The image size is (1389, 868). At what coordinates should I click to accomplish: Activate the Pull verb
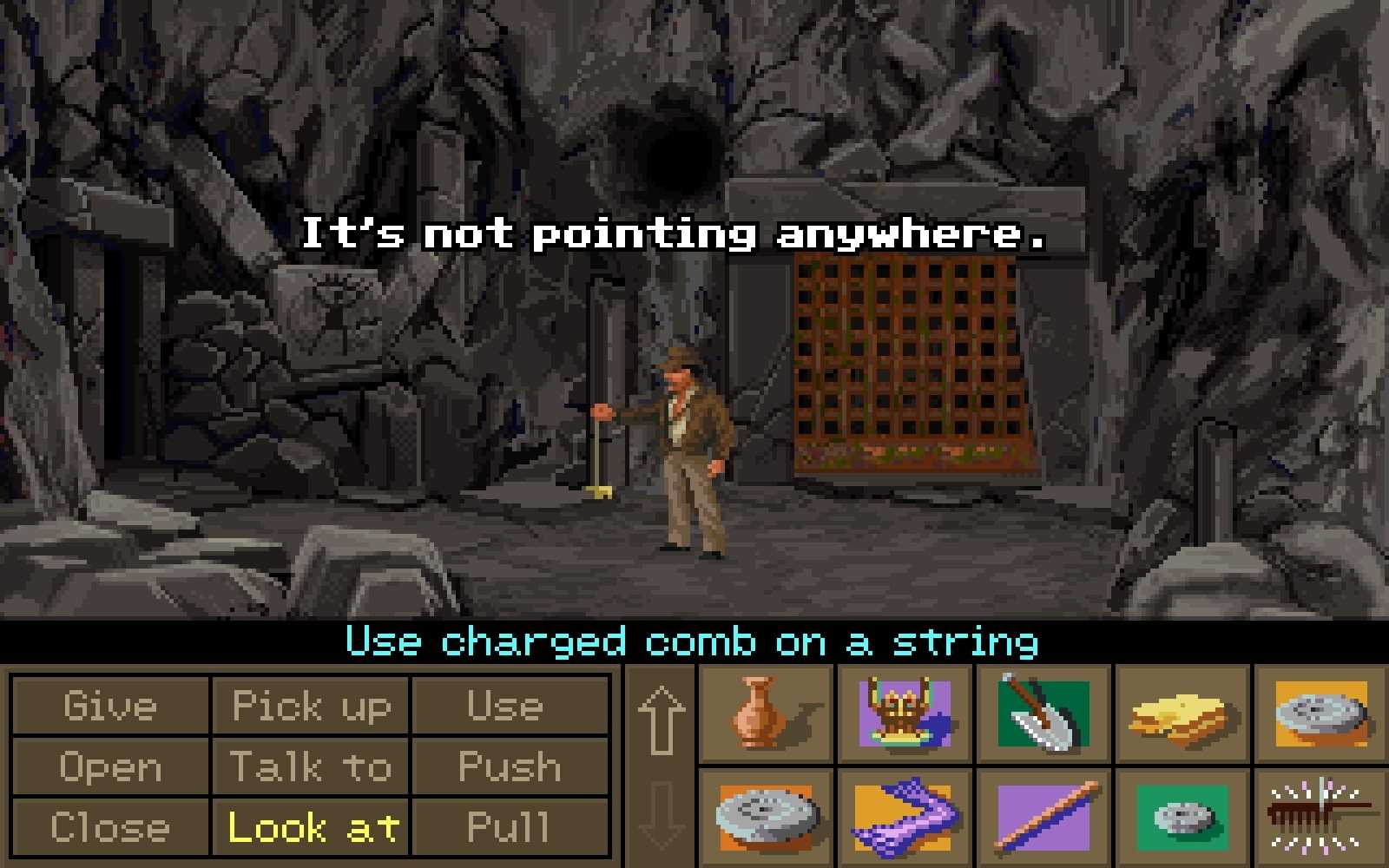pos(509,827)
